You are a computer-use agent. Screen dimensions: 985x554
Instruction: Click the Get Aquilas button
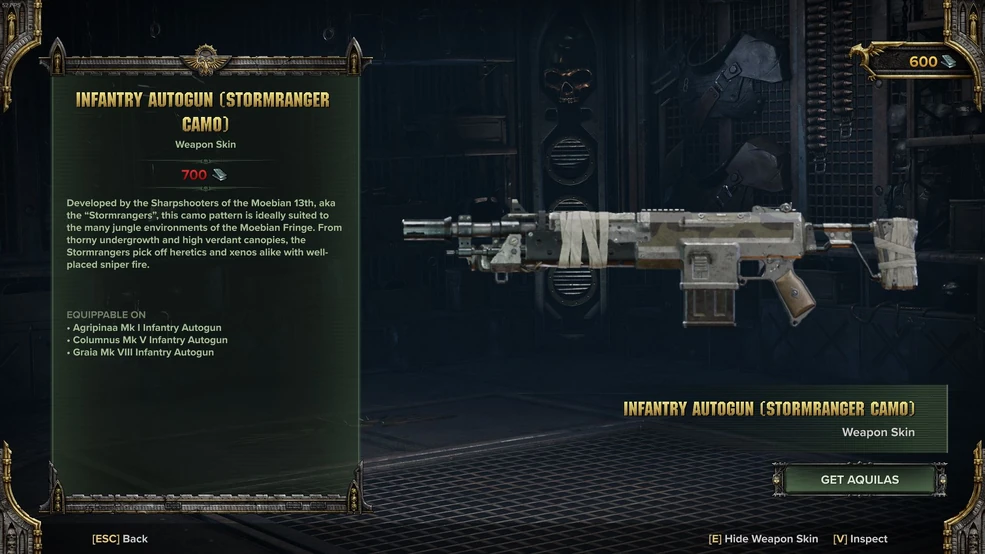[x=859, y=480]
